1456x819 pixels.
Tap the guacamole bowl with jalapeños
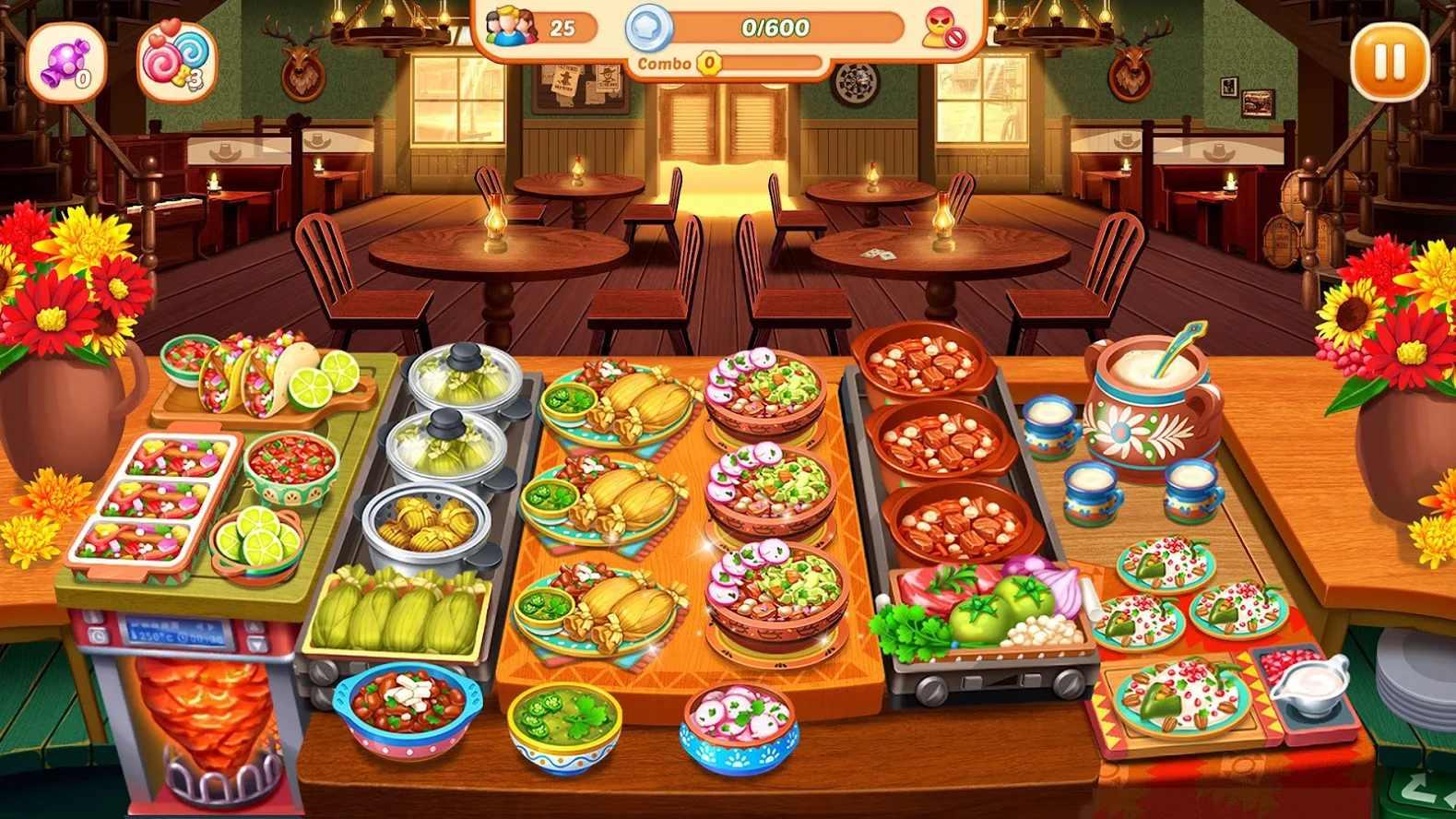[562, 729]
